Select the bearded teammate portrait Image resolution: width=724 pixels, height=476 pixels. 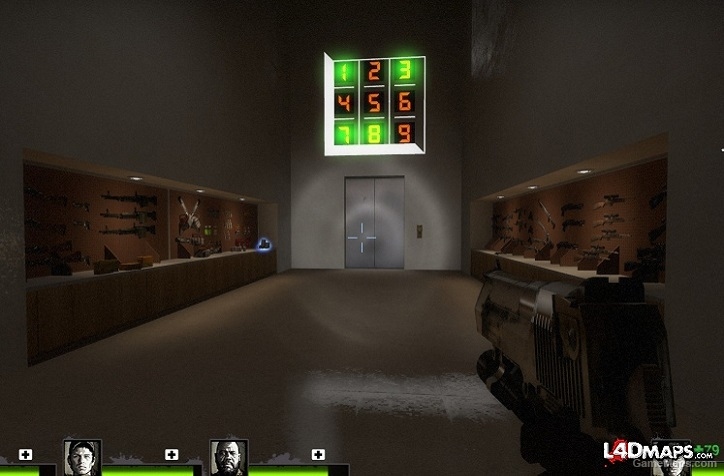pos(228,457)
